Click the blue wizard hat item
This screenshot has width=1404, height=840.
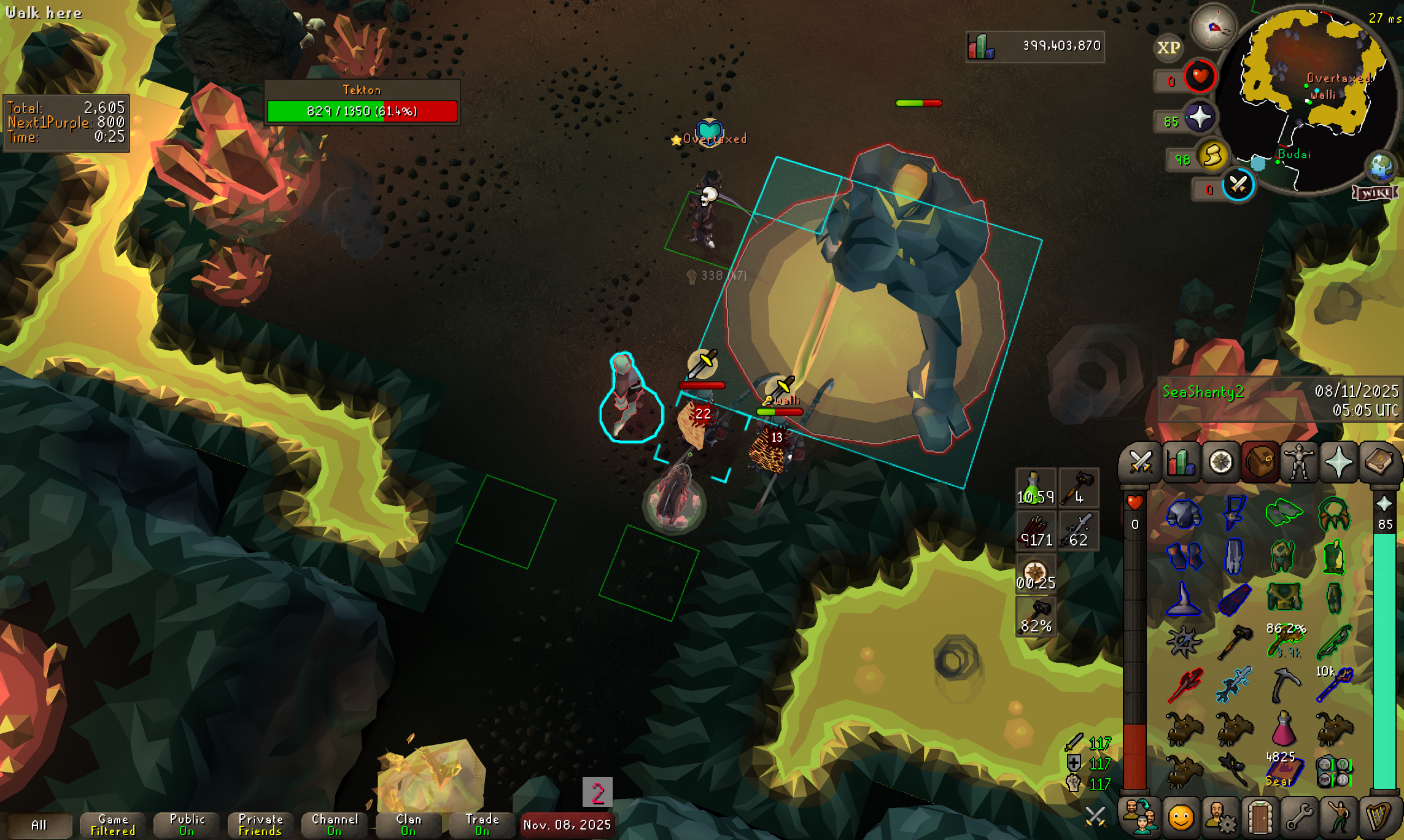point(1183,599)
